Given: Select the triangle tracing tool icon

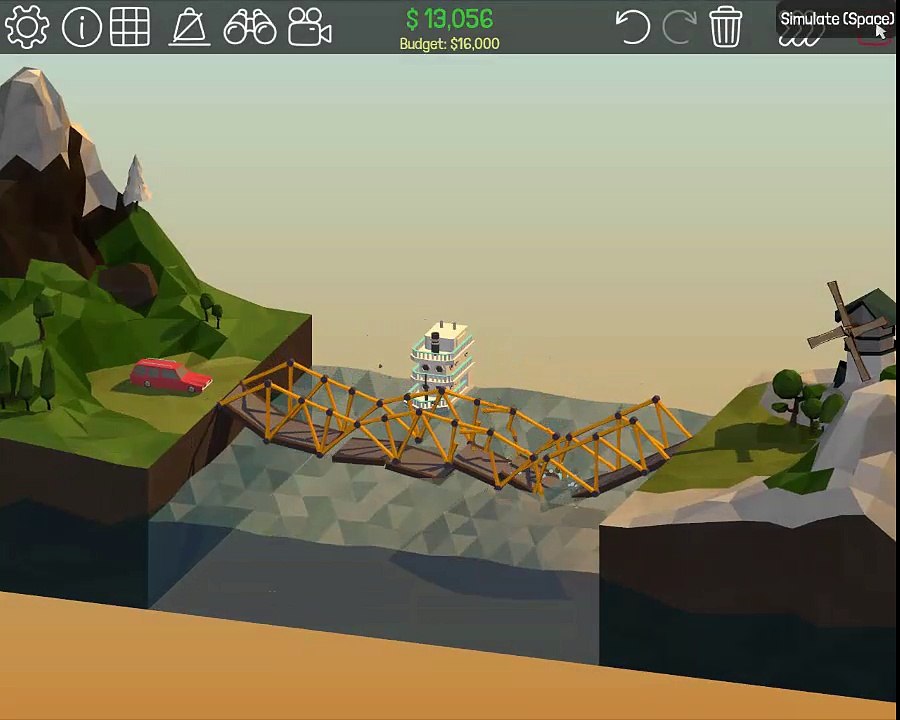Looking at the screenshot, I should coord(189,27).
